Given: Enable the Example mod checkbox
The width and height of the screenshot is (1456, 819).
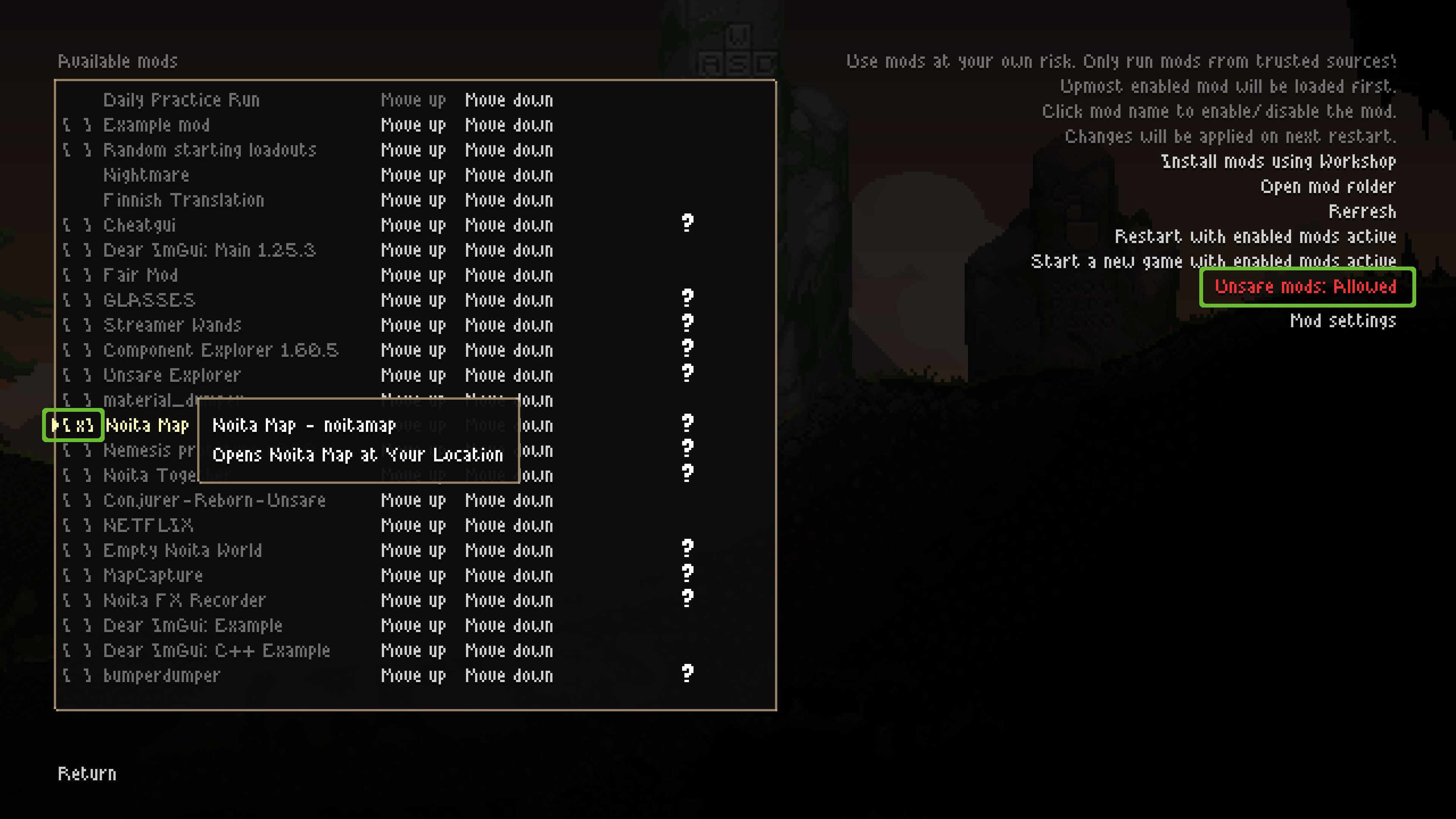Looking at the screenshot, I should 77,125.
